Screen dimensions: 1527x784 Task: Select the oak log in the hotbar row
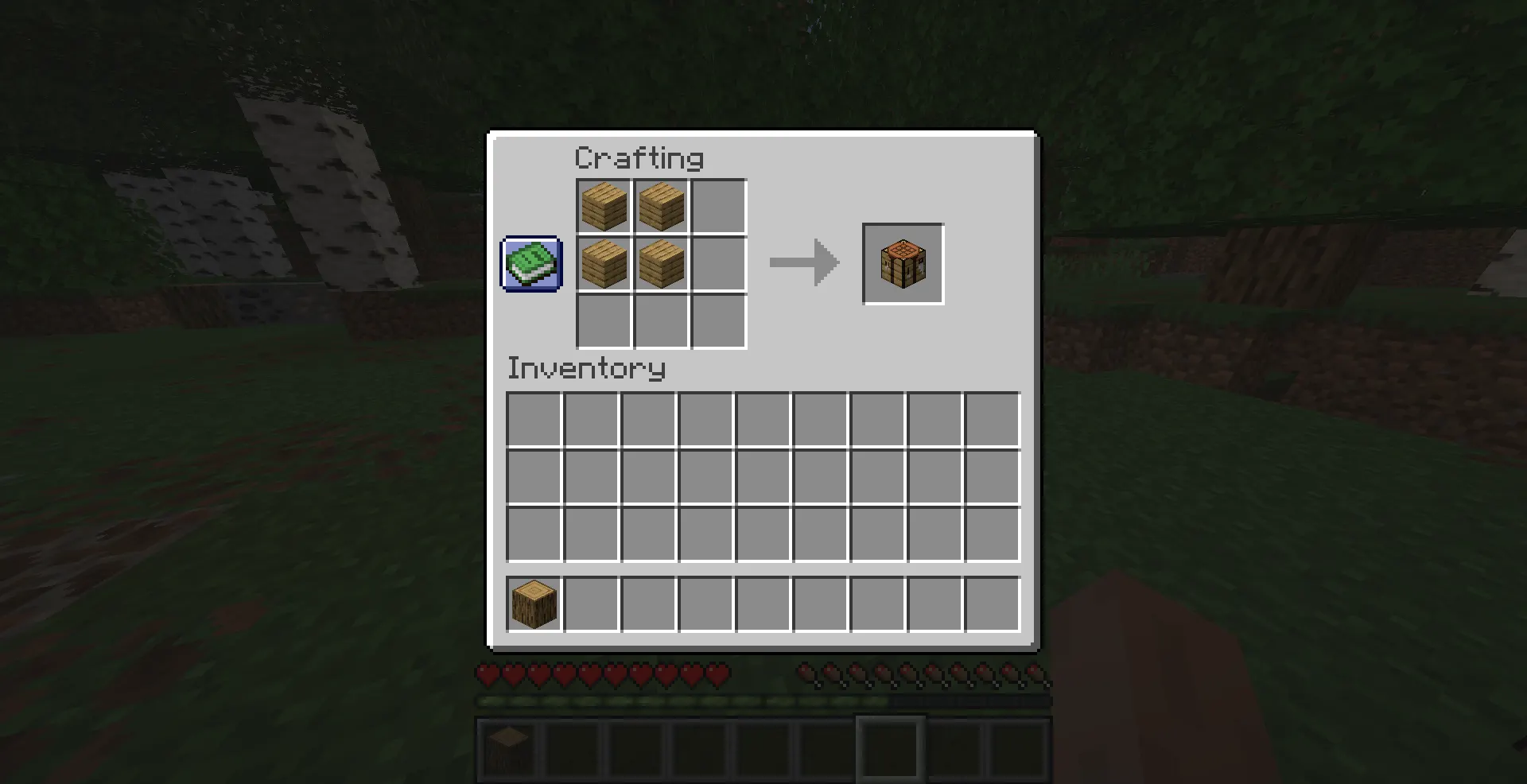click(x=533, y=604)
